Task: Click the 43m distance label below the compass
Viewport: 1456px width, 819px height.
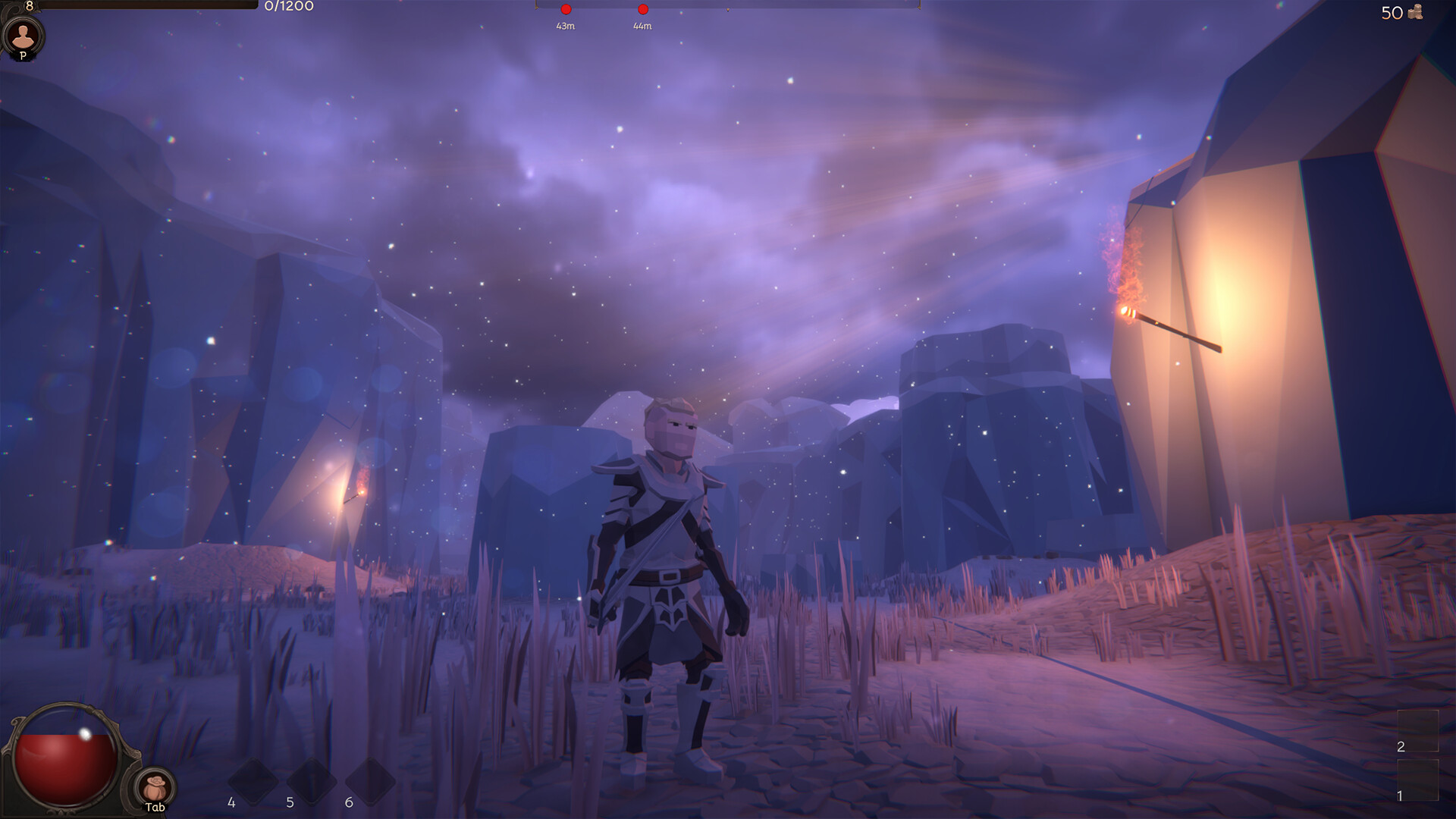Action: click(565, 25)
